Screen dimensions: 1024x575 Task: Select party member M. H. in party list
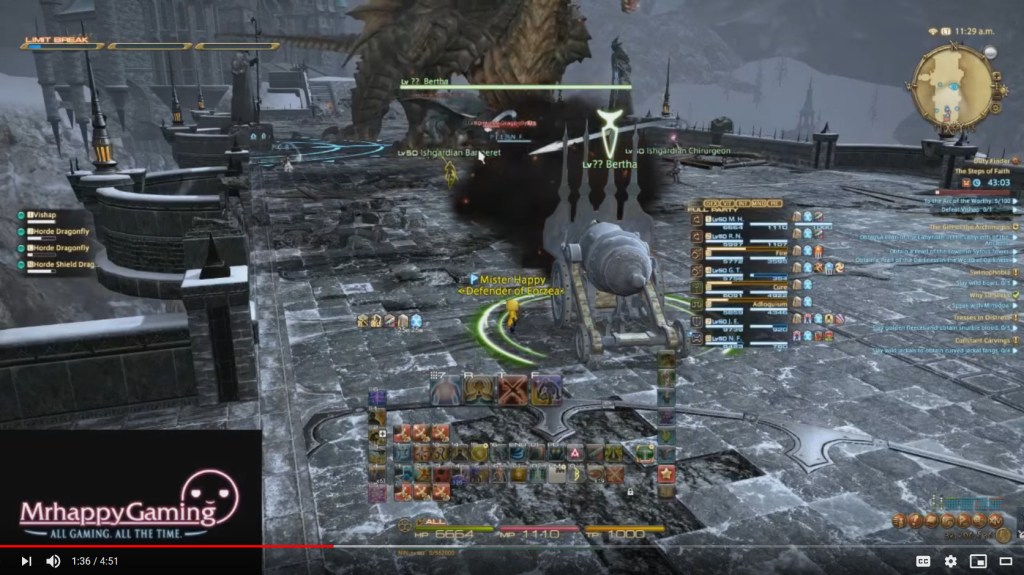point(740,218)
